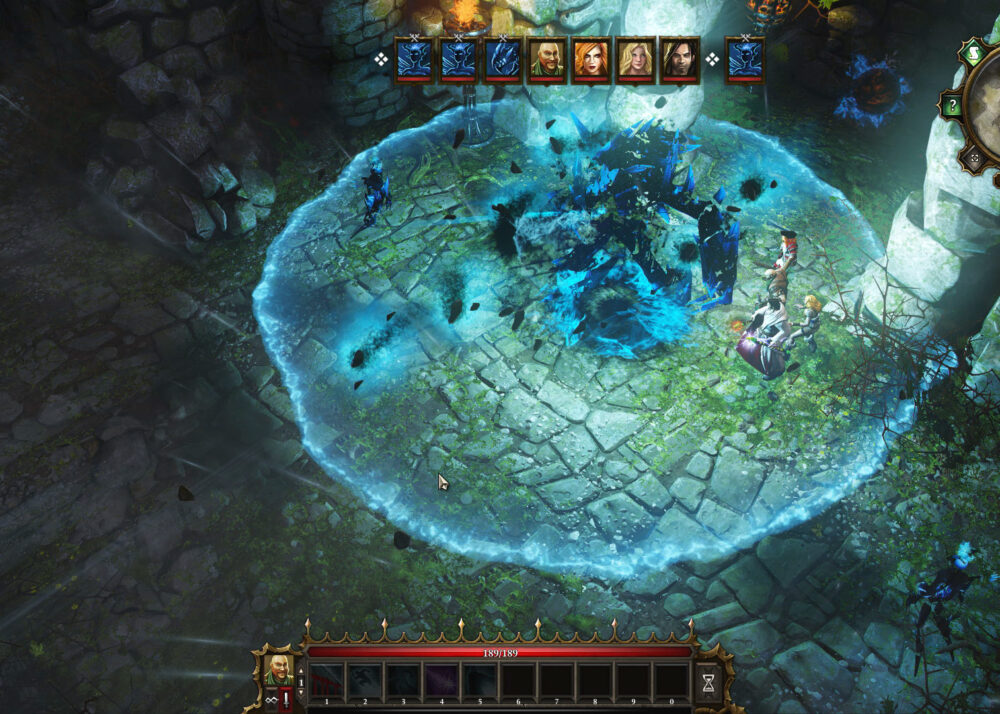Viewport: 1000px width, 714px height.
Task: Go to the next hotbar row with the down arrow
Action: pyautogui.click(x=301, y=691)
